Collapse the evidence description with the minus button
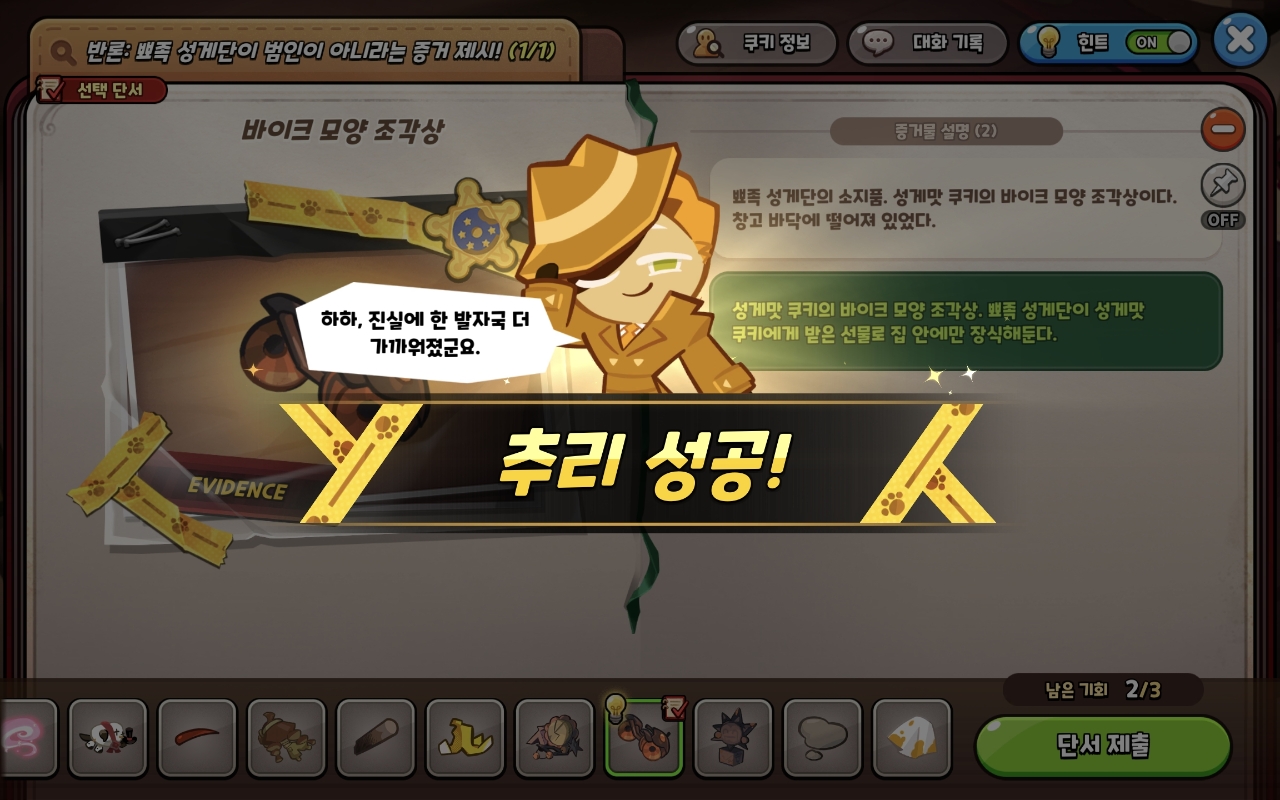 pyautogui.click(x=1222, y=130)
